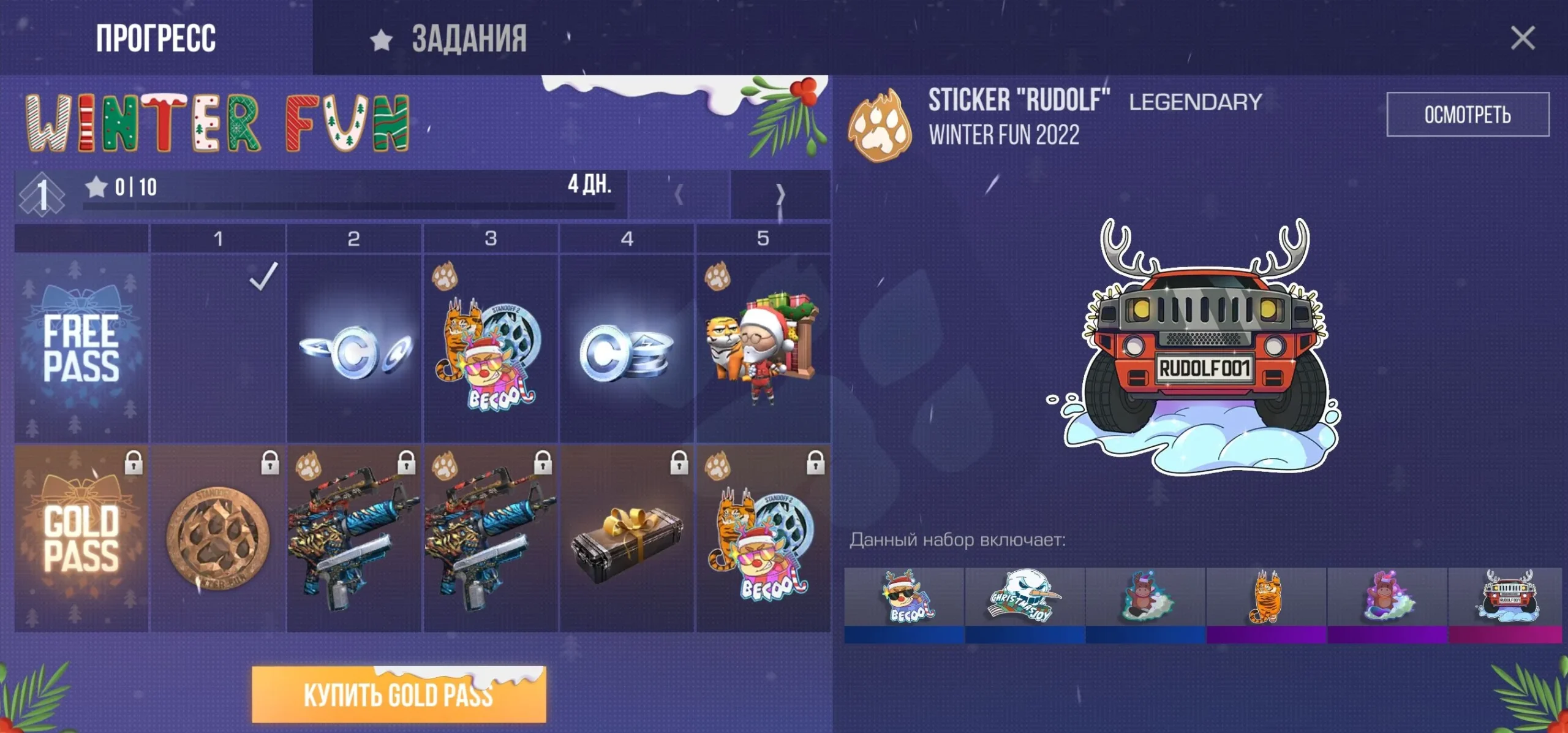Go to previous reward page arrow
This screenshot has height=733, width=1568.
pos(679,195)
